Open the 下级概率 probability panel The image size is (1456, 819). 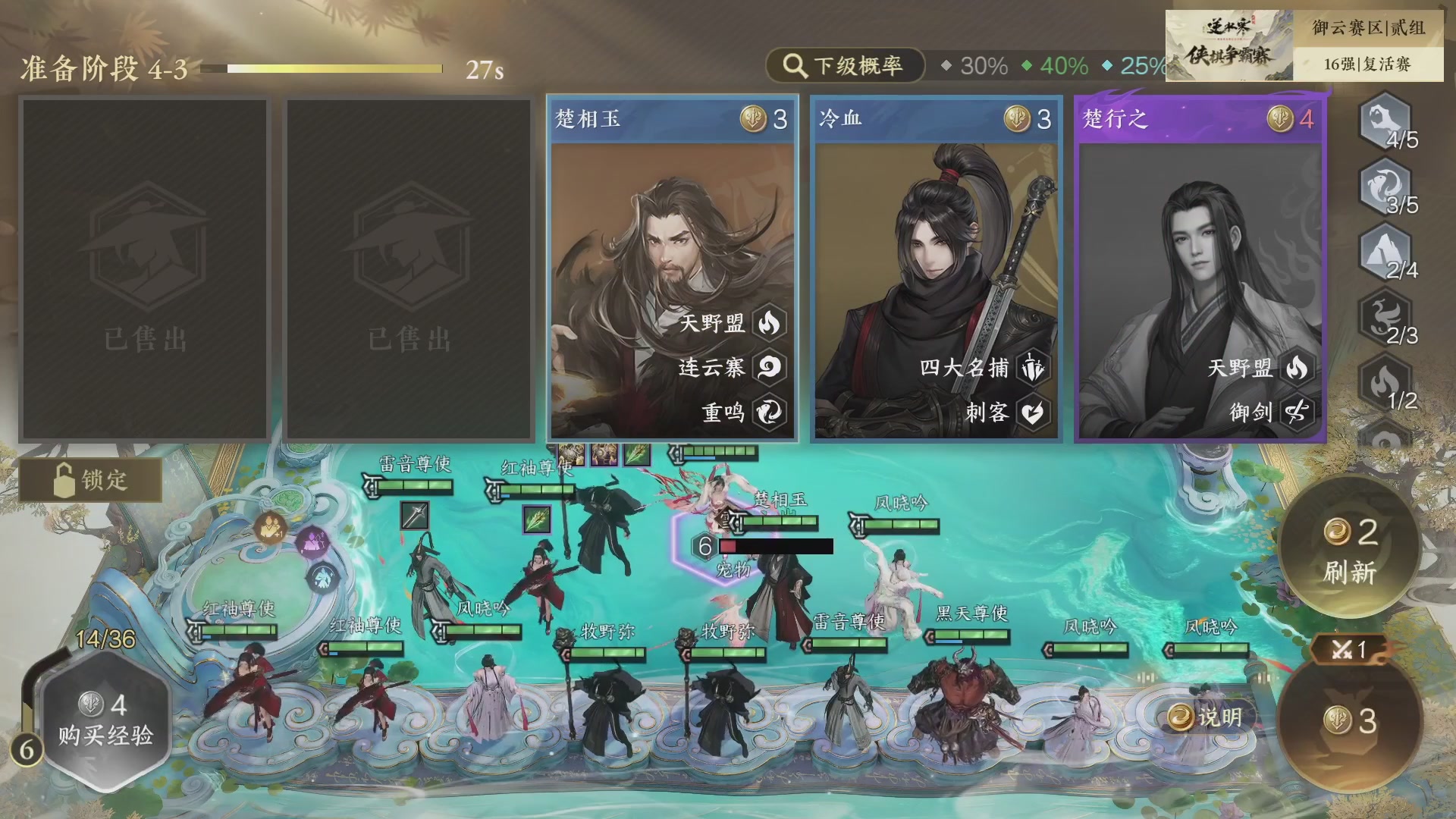click(847, 66)
